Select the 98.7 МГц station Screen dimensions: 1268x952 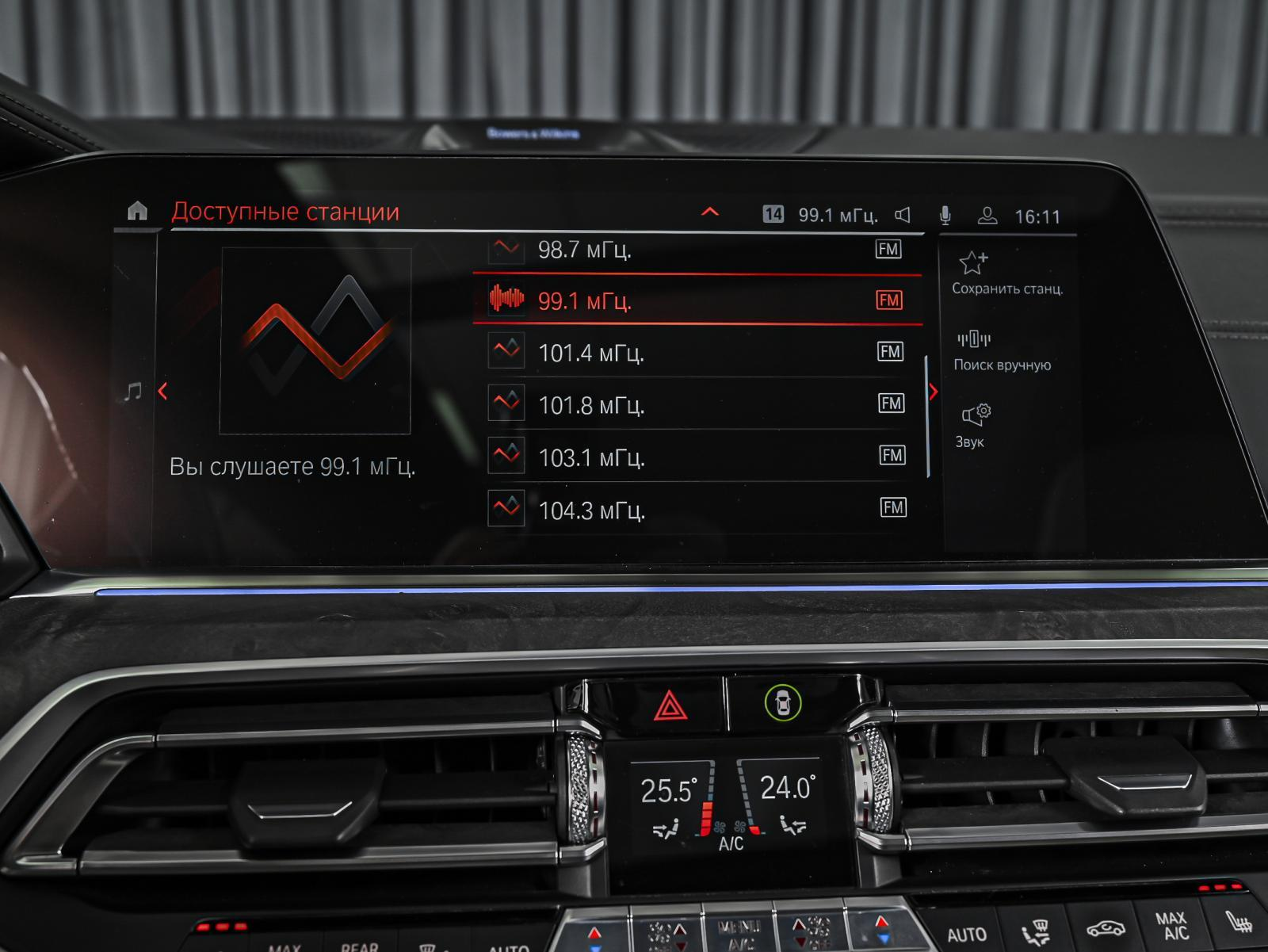[697, 250]
